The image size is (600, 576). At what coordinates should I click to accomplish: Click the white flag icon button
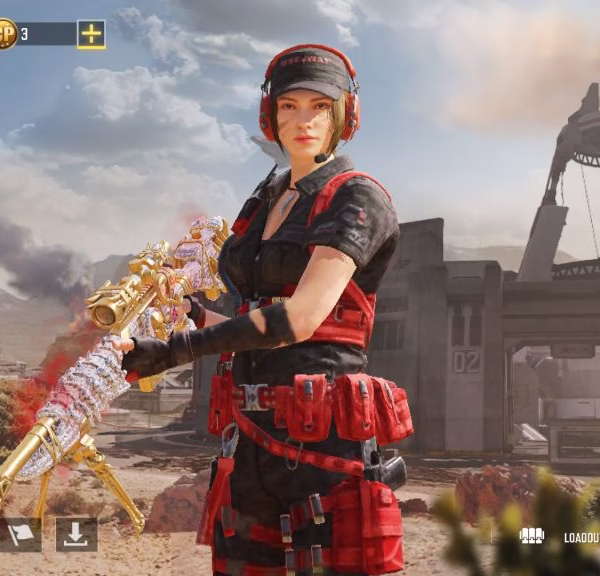click(19, 535)
